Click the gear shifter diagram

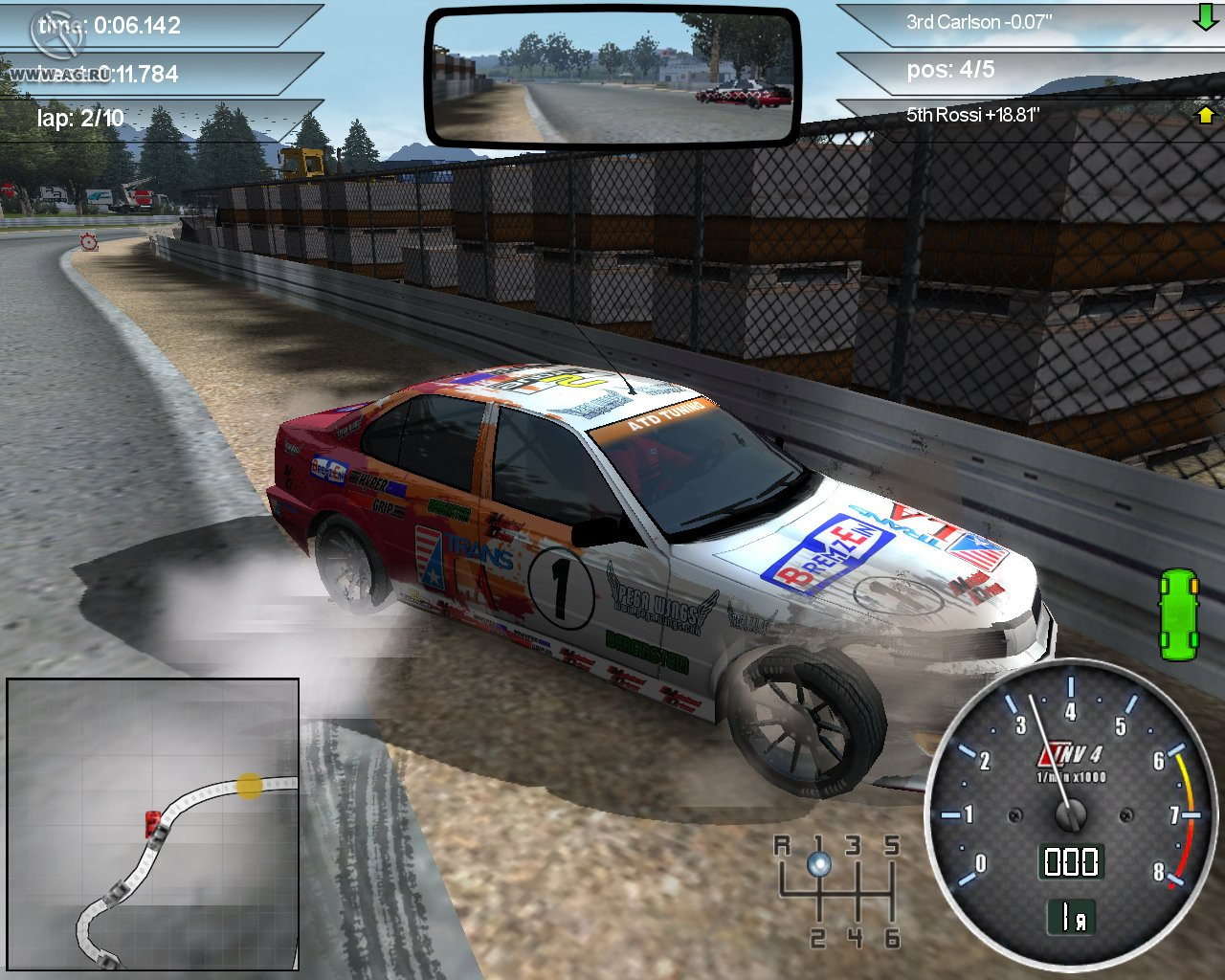[x=837, y=890]
